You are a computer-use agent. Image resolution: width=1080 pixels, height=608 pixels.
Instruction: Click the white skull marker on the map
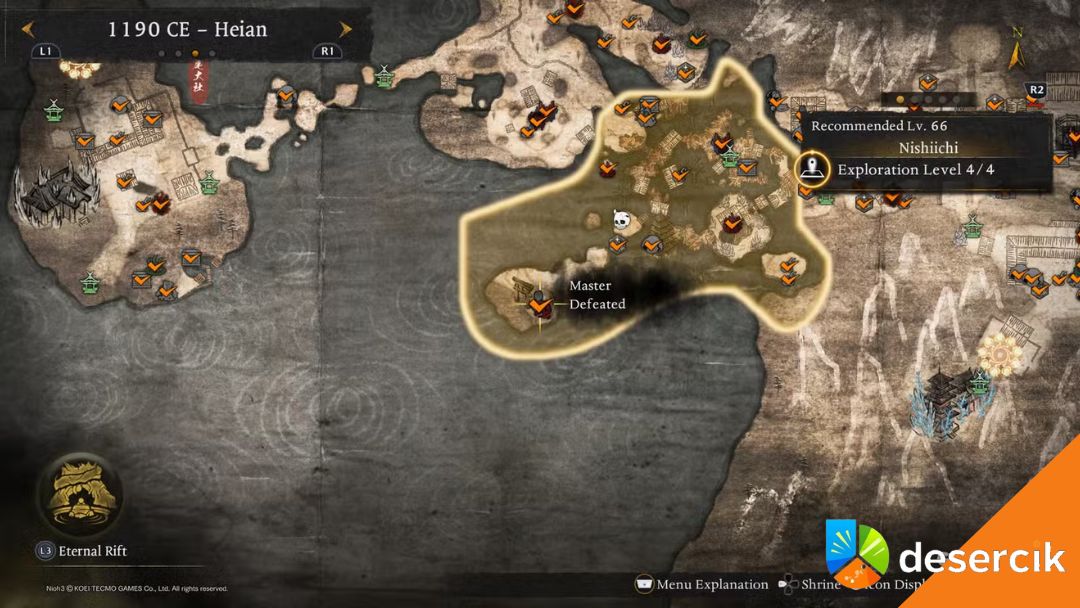coord(622,219)
